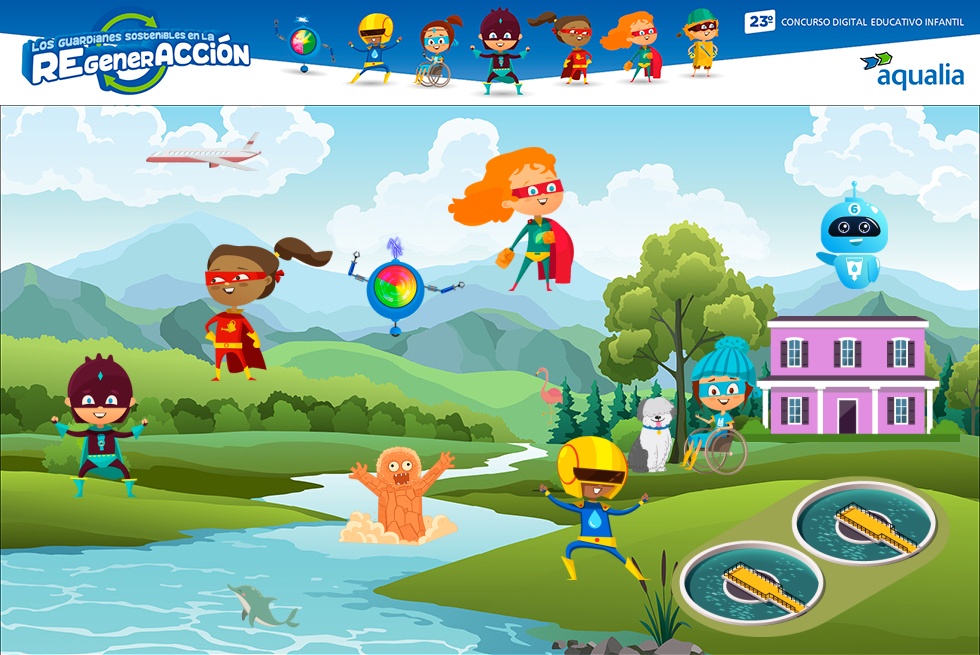Image resolution: width=980 pixels, height=655 pixels.
Task: Click the REgenerACCIÓN game logo
Action: (x=136, y=55)
